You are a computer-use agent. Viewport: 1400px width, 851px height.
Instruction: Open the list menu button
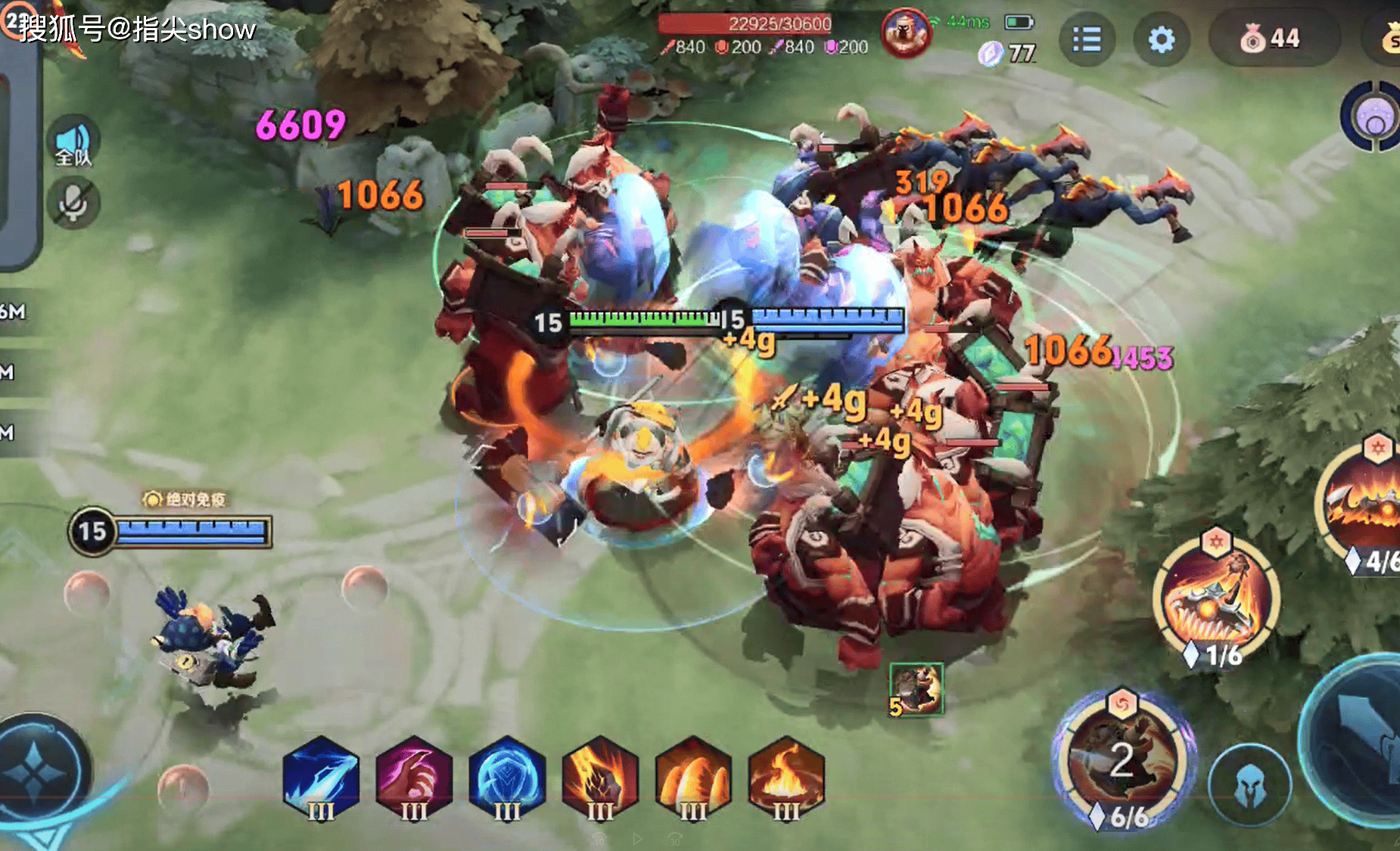pos(1087,39)
